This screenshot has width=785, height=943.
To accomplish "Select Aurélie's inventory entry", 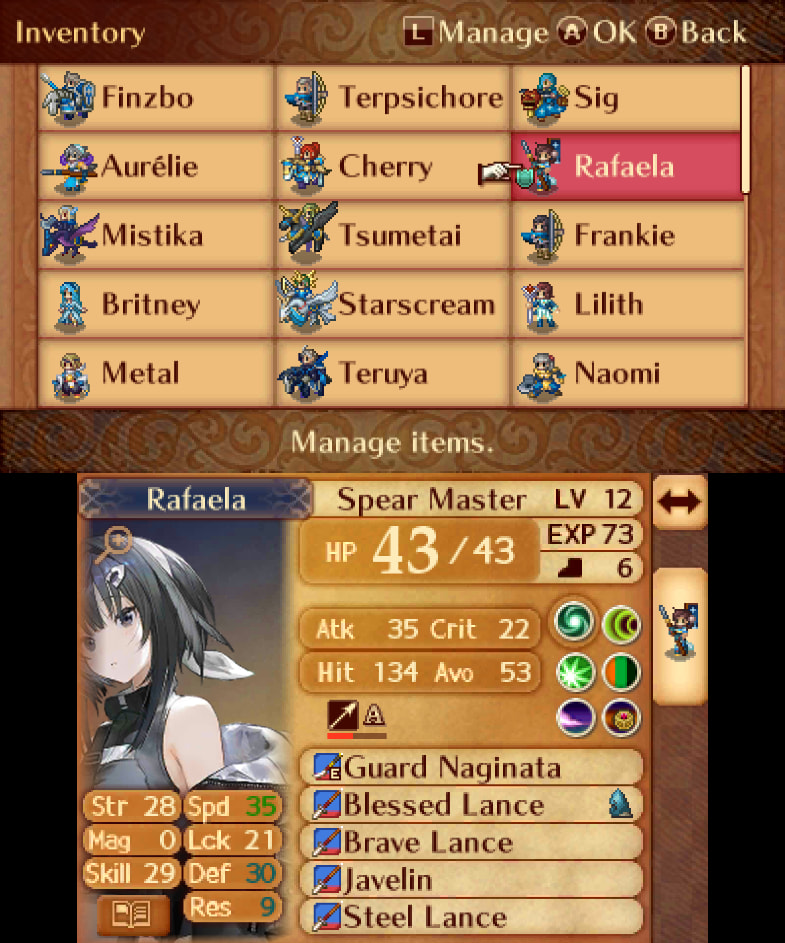I will [155, 166].
